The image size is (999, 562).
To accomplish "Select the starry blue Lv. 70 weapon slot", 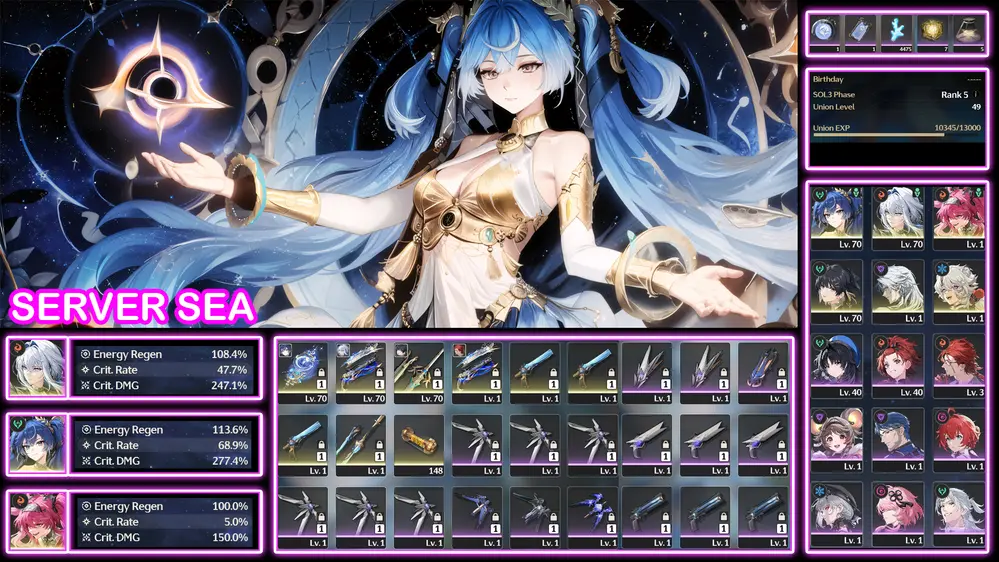I will [x=301, y=367].
